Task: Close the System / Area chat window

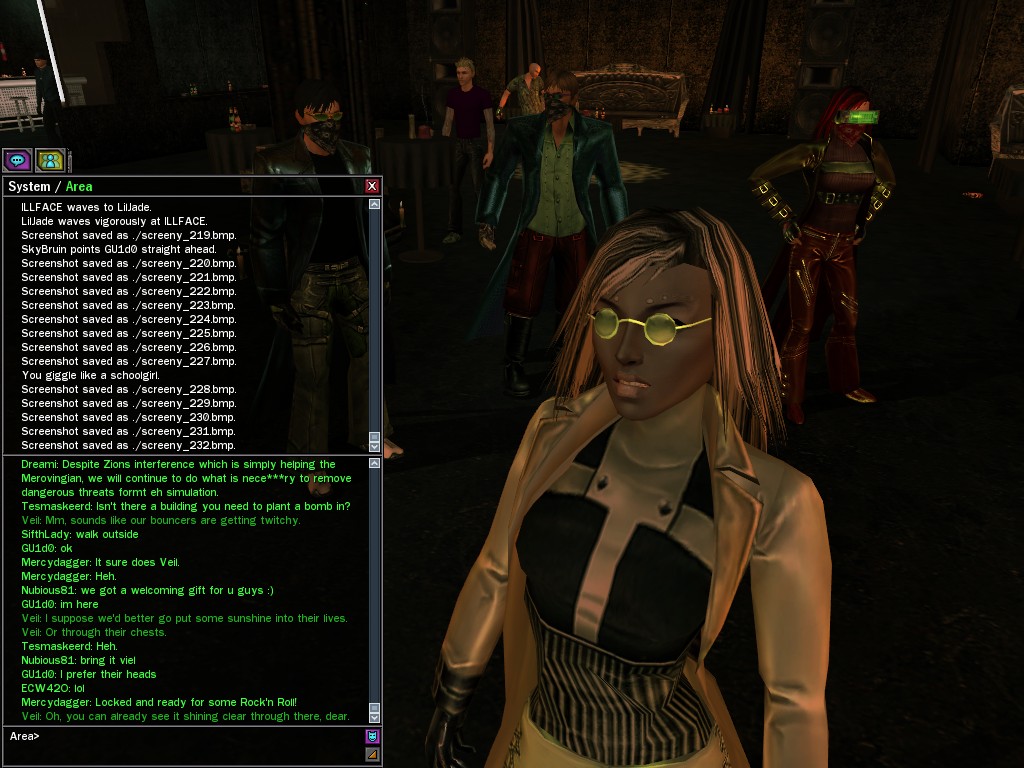Action: 372,186
